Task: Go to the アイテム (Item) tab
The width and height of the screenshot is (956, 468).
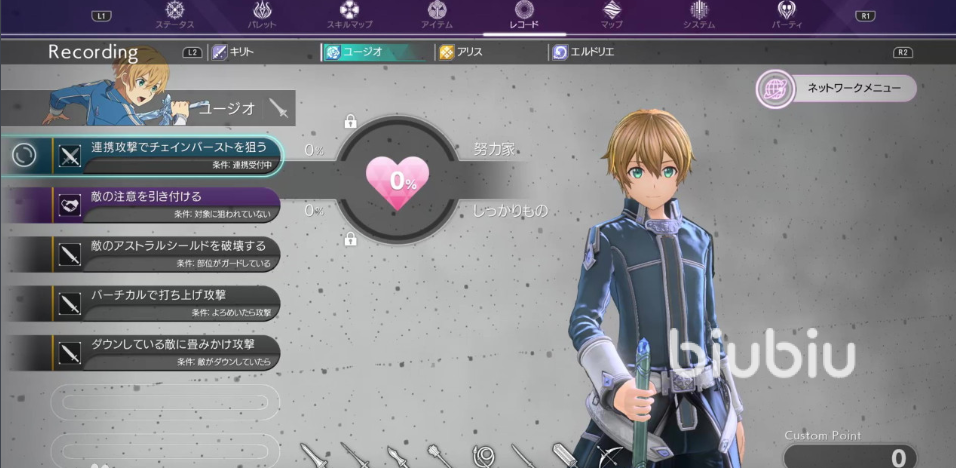Action: pos(436,14)
